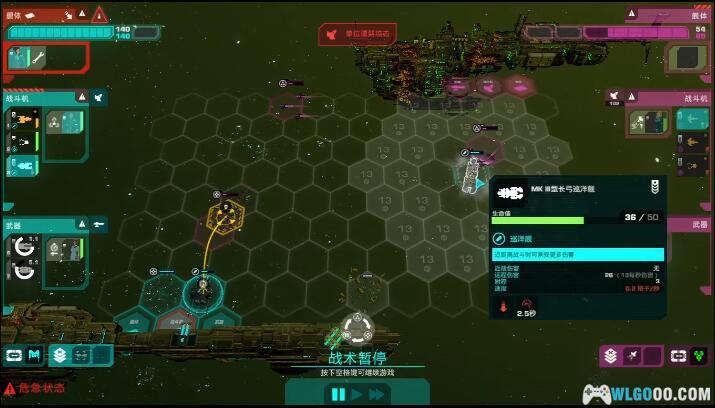The width and height of the screenshot is (715, 408).
Task: Switch to fast-forward speed
Action: 377,393
